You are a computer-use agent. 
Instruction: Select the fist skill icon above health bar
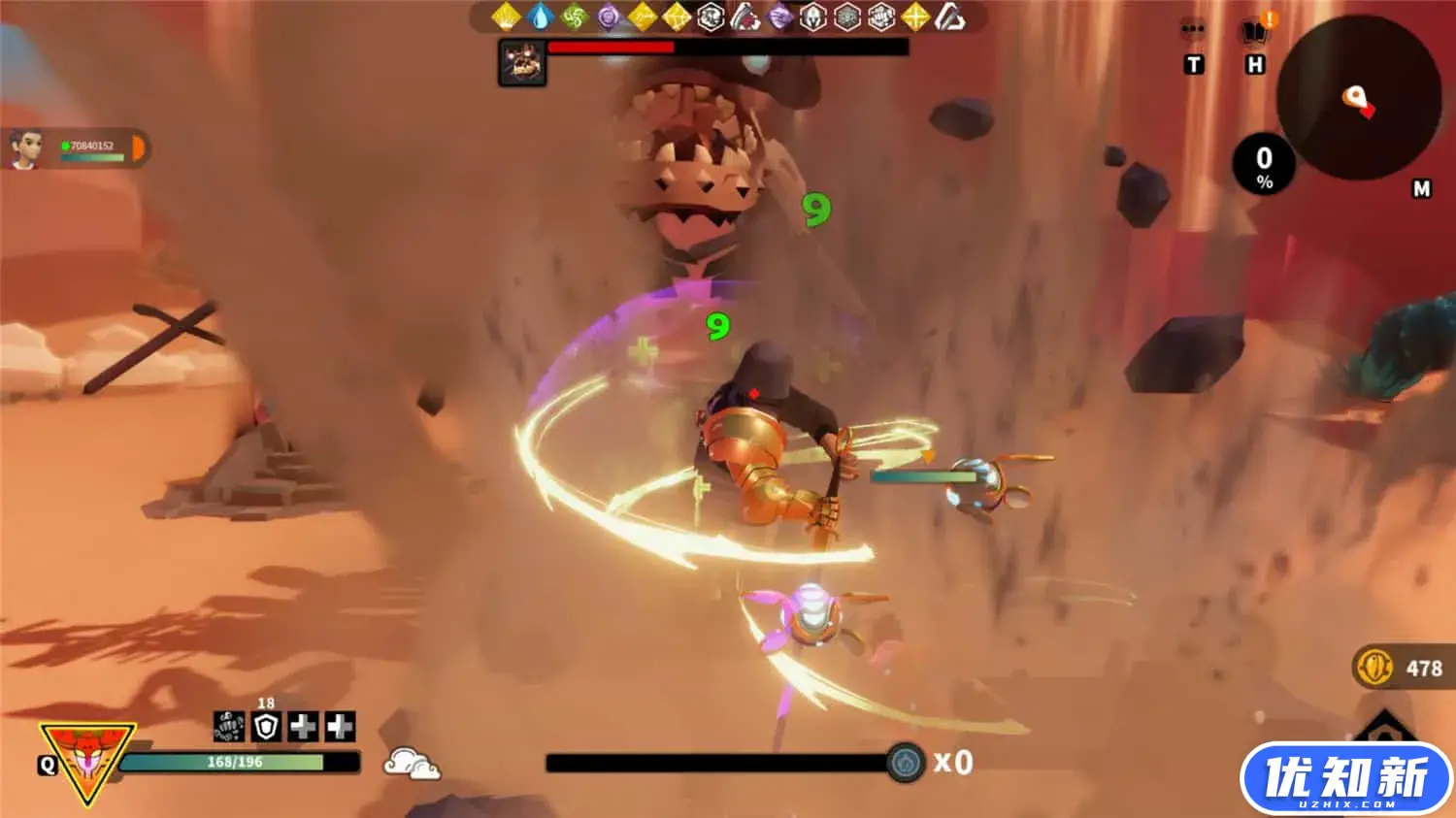coord(229,726)
